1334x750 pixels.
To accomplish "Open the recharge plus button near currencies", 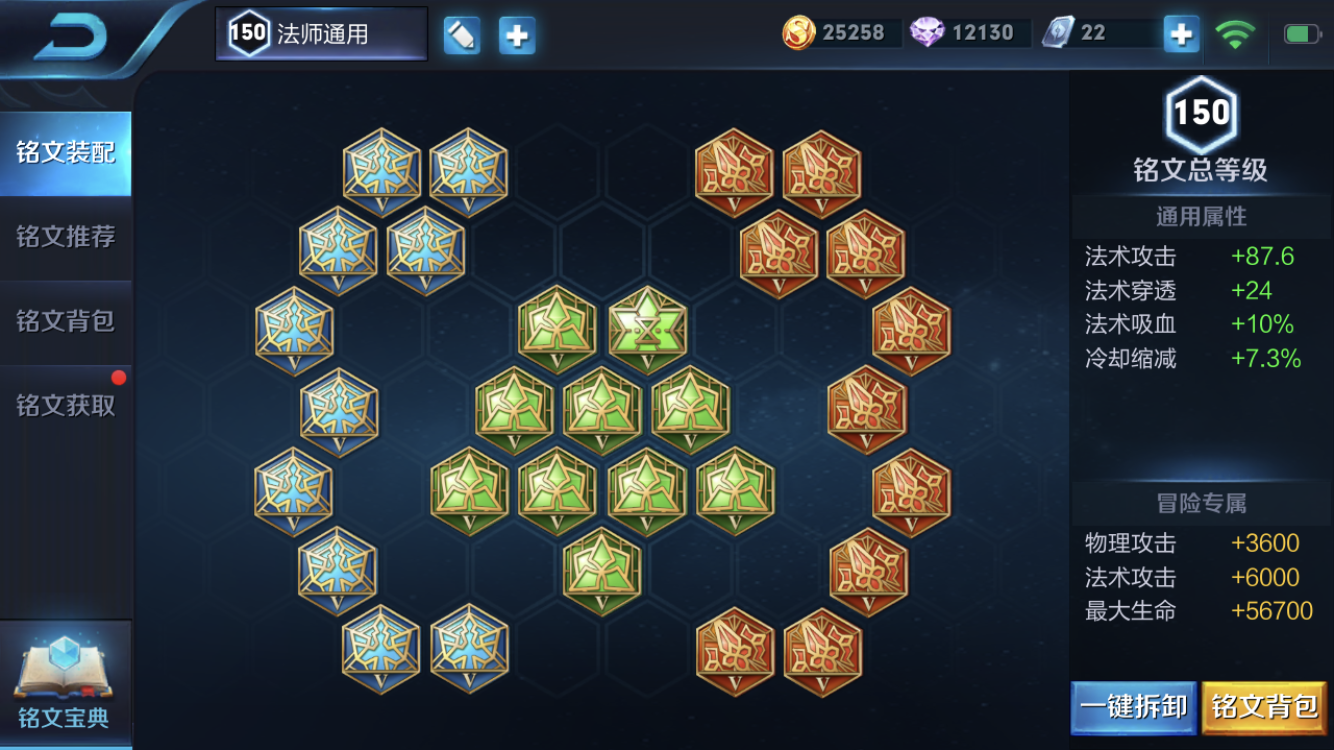I will point(1181,33).
